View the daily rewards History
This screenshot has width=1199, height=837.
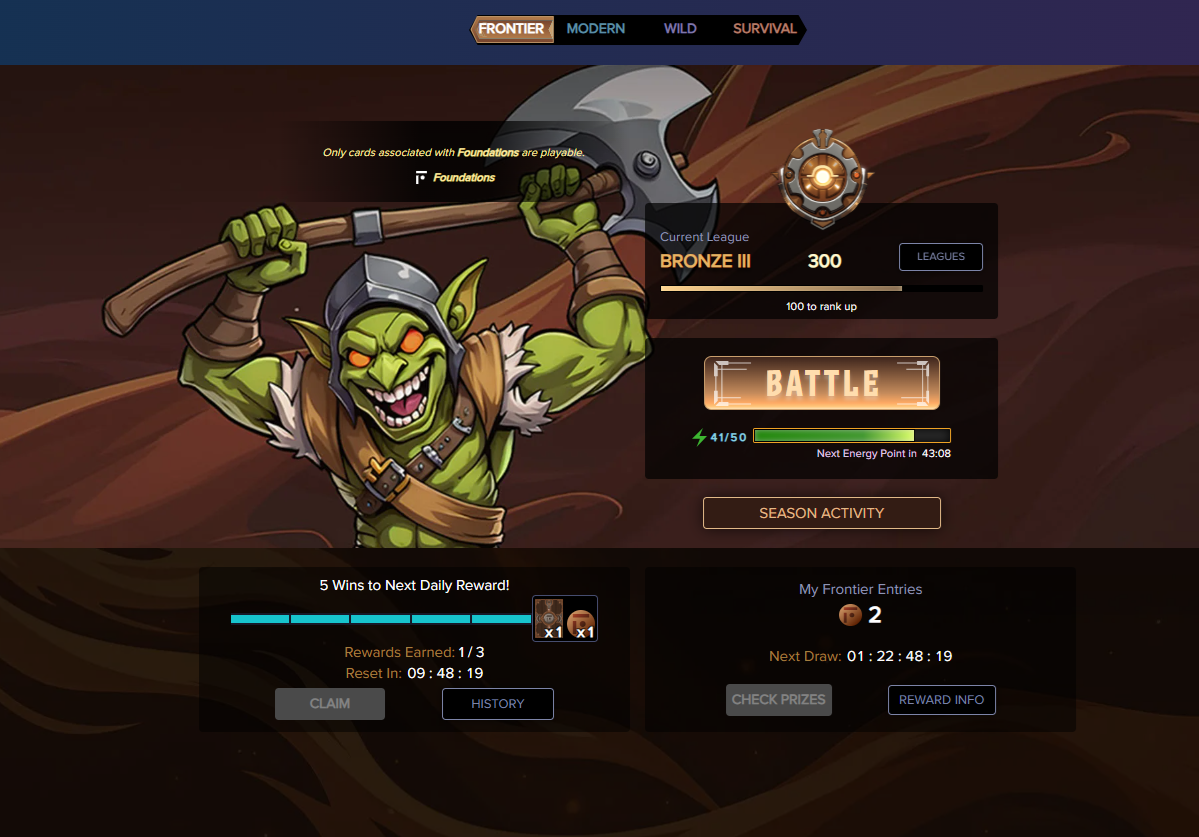(x=497, y=704)
